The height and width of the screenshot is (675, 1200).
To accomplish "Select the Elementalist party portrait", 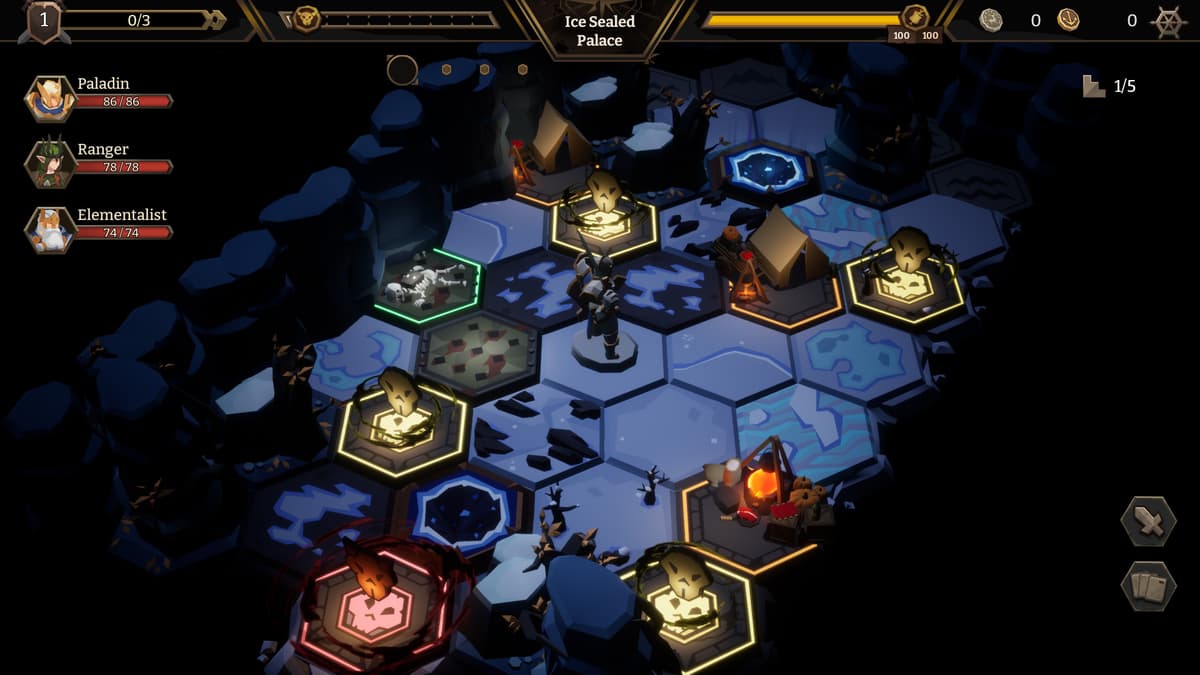I will (x=50, y=229).
